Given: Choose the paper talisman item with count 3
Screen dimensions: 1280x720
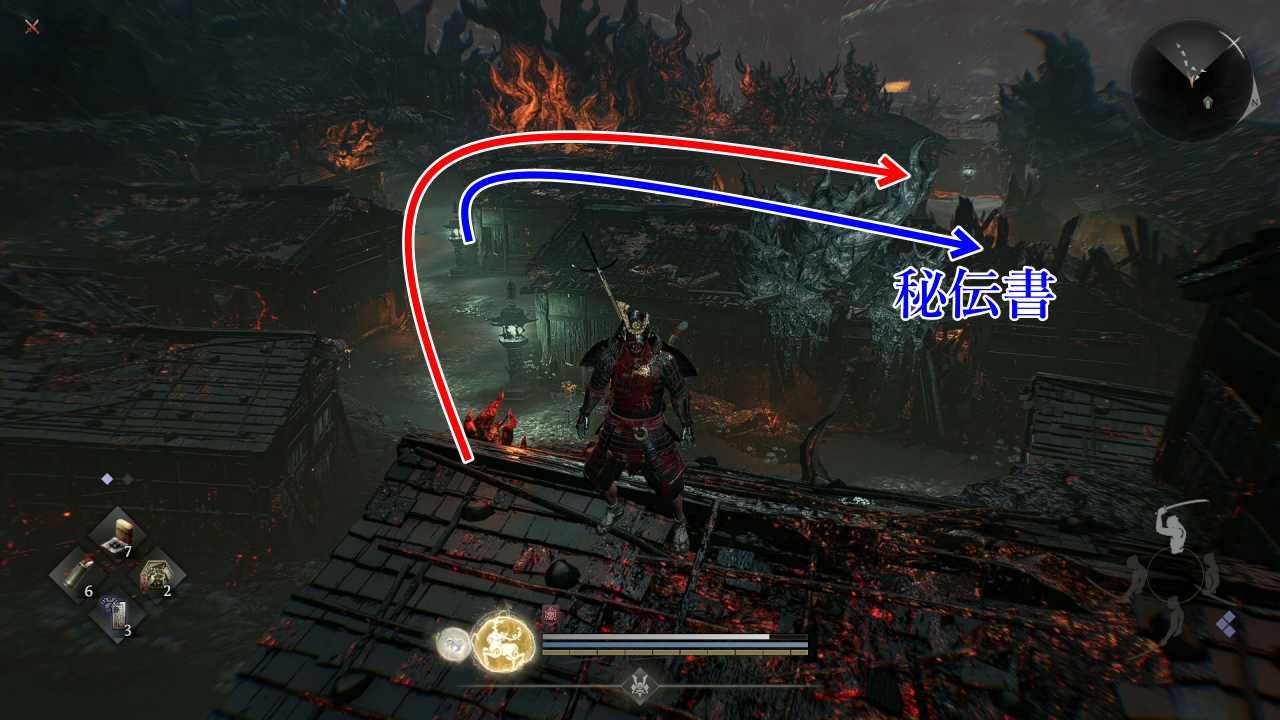Looking at the screenshot, I should coord(117,615).
